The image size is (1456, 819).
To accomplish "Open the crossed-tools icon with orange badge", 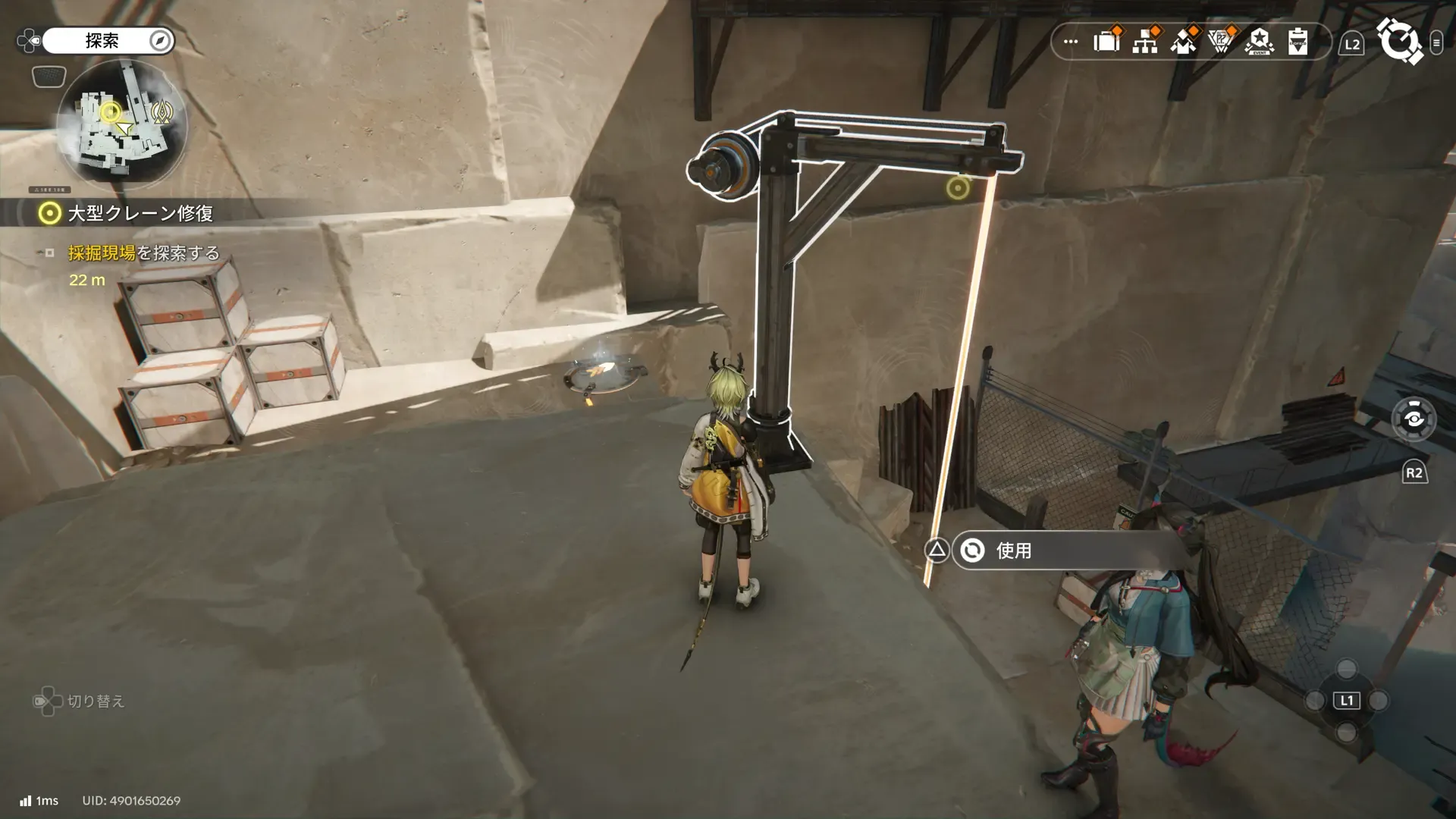I will (x=1182, y=42).
